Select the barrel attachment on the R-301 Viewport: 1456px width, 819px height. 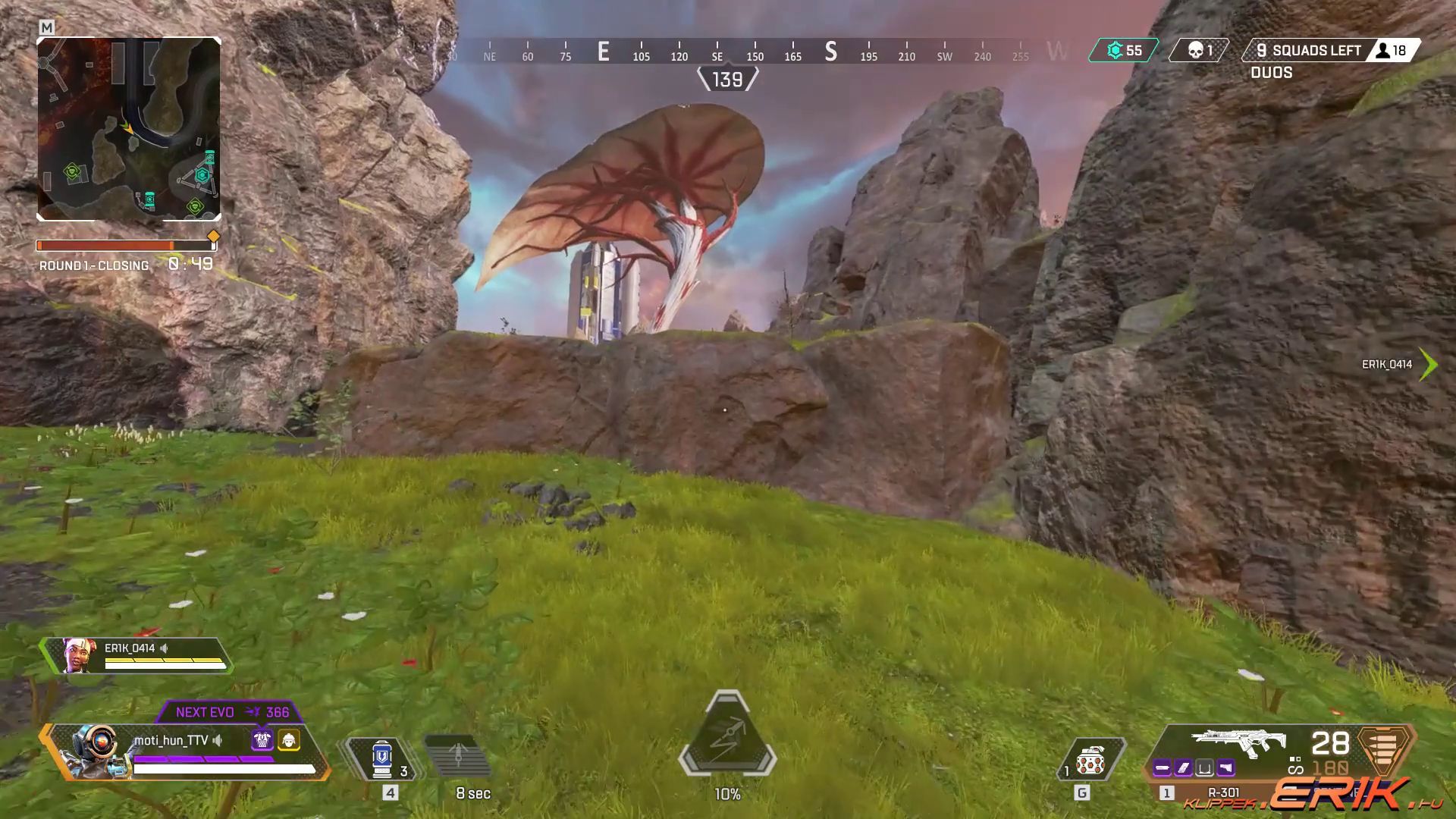pyautogui.click(x=1162, y=768)
